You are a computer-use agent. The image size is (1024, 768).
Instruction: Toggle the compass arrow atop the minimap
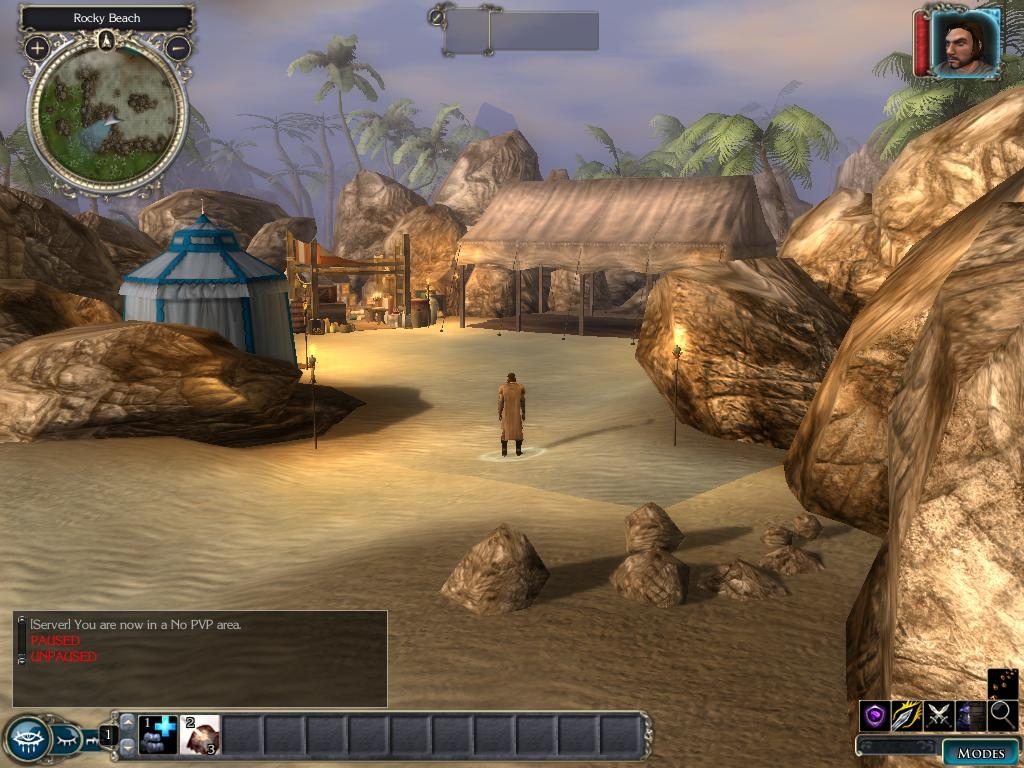click(107, 40)
